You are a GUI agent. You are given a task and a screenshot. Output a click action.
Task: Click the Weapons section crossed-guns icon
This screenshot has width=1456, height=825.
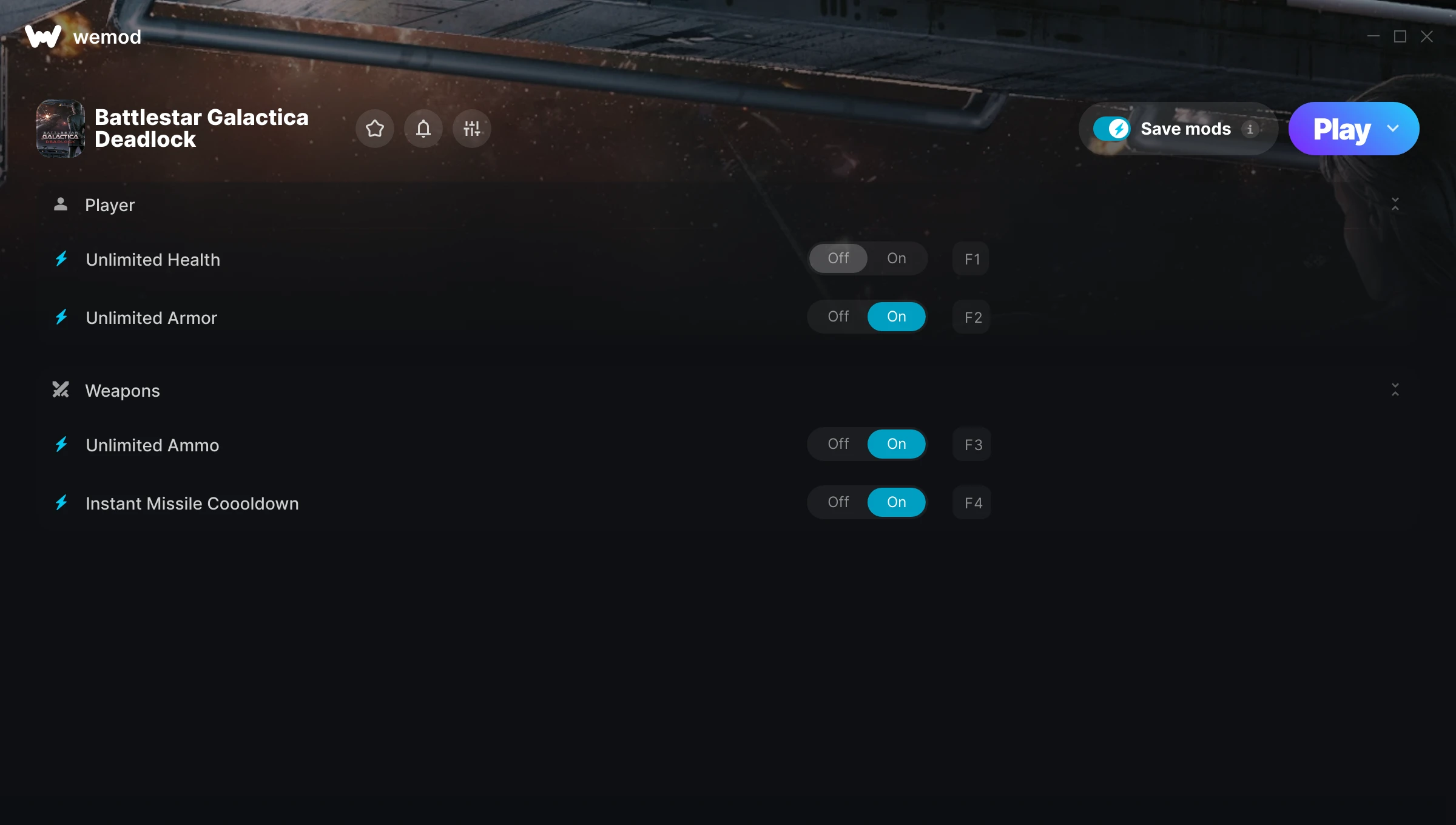click(x=61, y=390)
